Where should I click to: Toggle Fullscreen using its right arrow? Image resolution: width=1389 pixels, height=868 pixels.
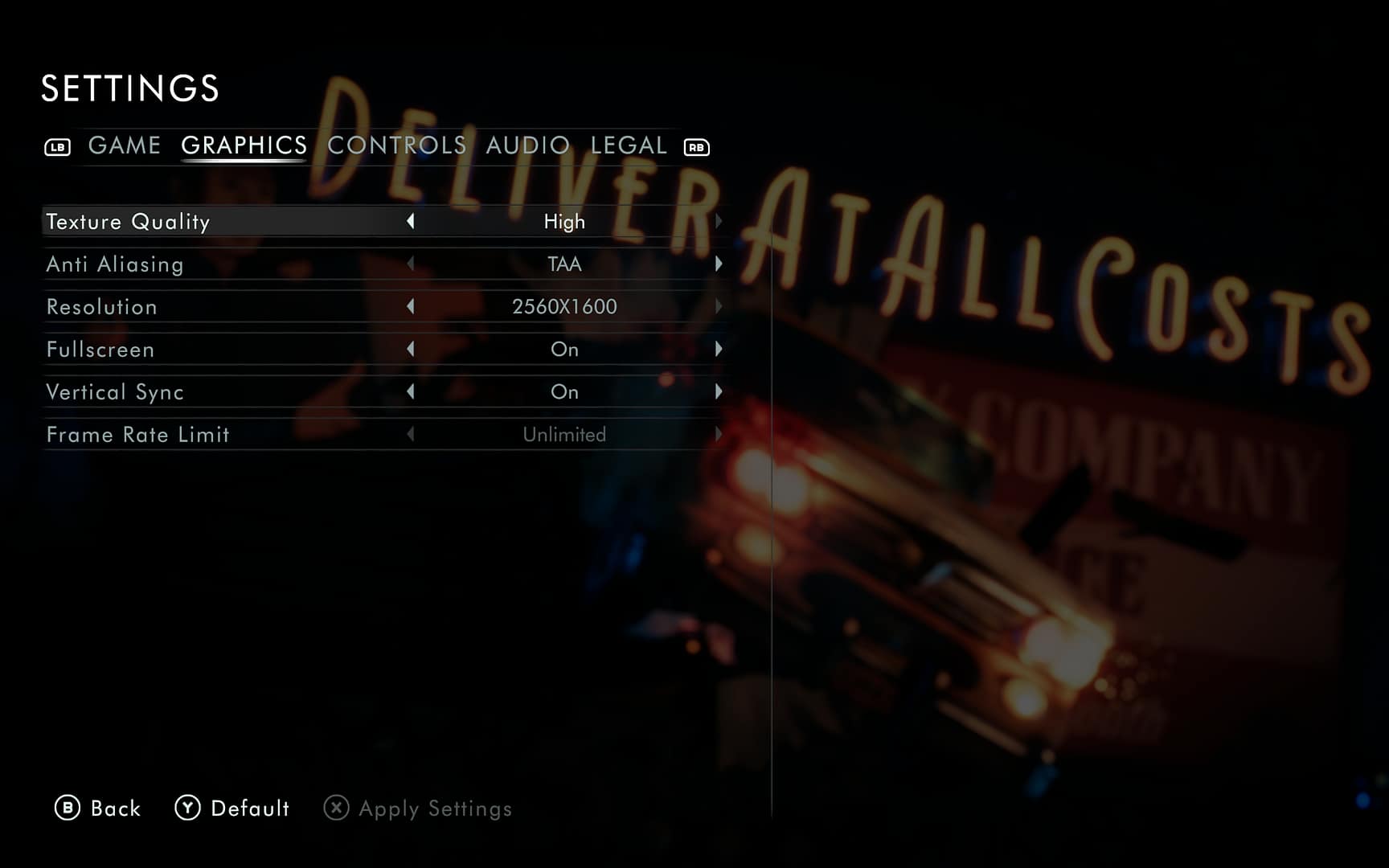(718, 349)
